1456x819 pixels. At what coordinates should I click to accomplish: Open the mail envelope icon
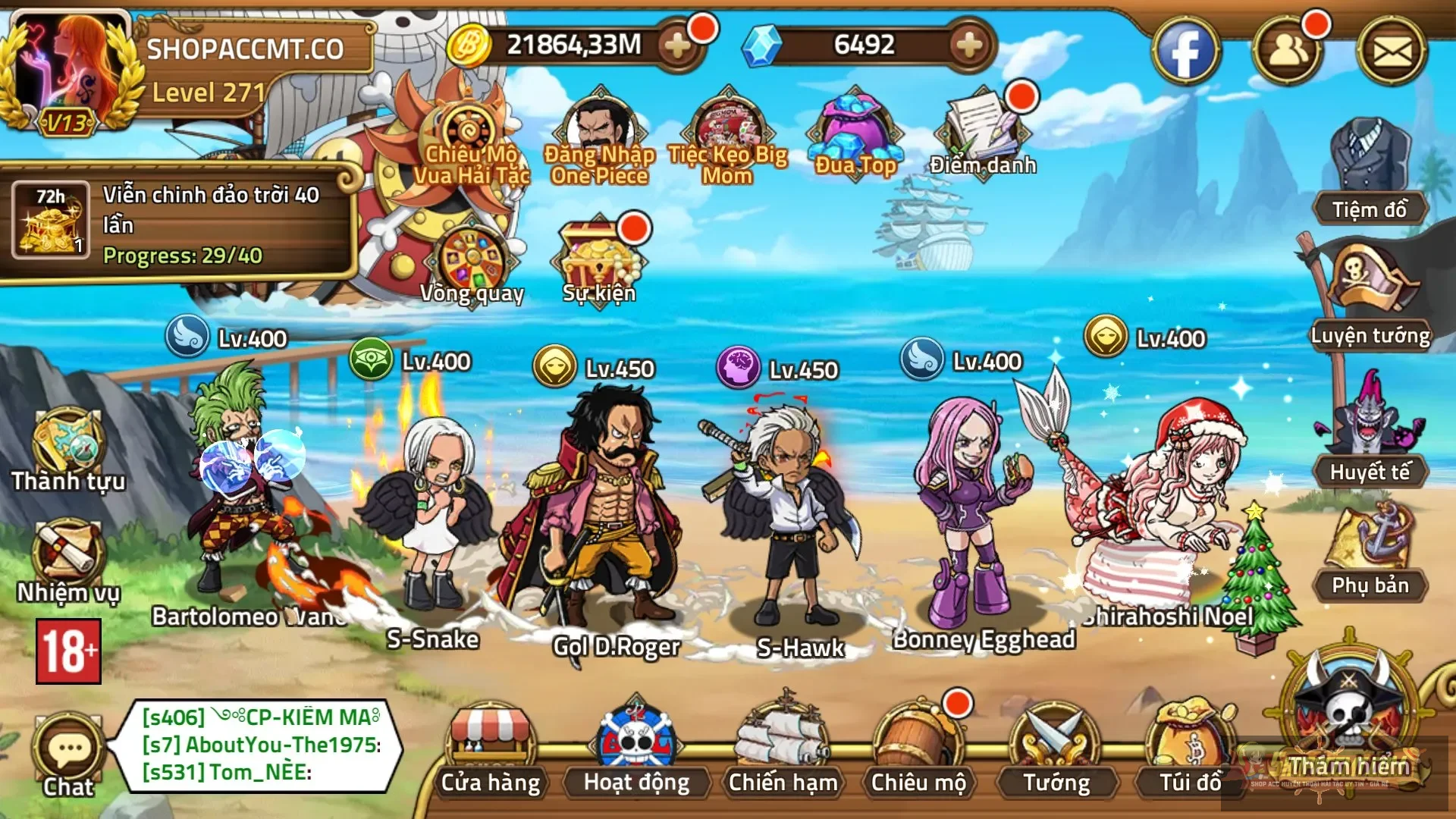coord(1392,52)
